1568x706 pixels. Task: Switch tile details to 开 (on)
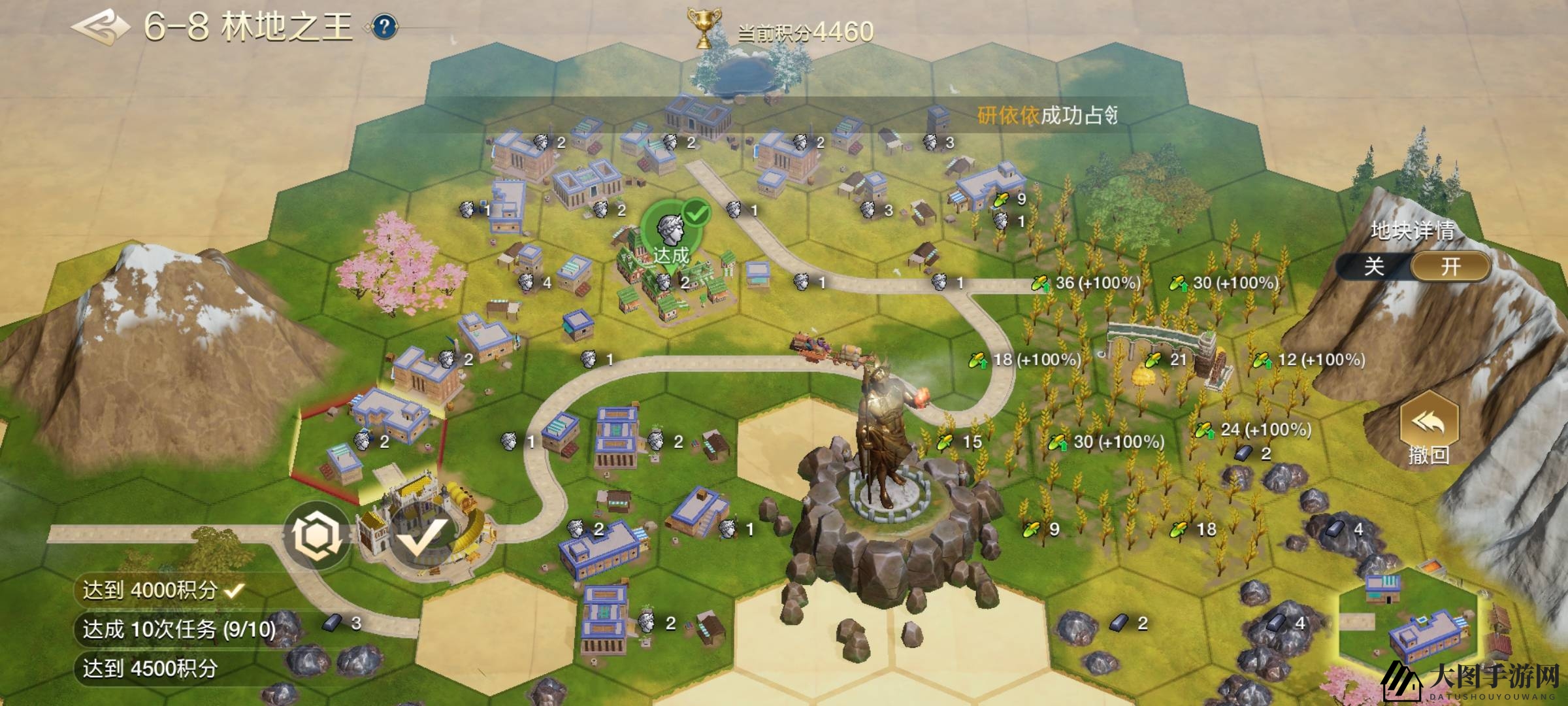click(1450, 267)
